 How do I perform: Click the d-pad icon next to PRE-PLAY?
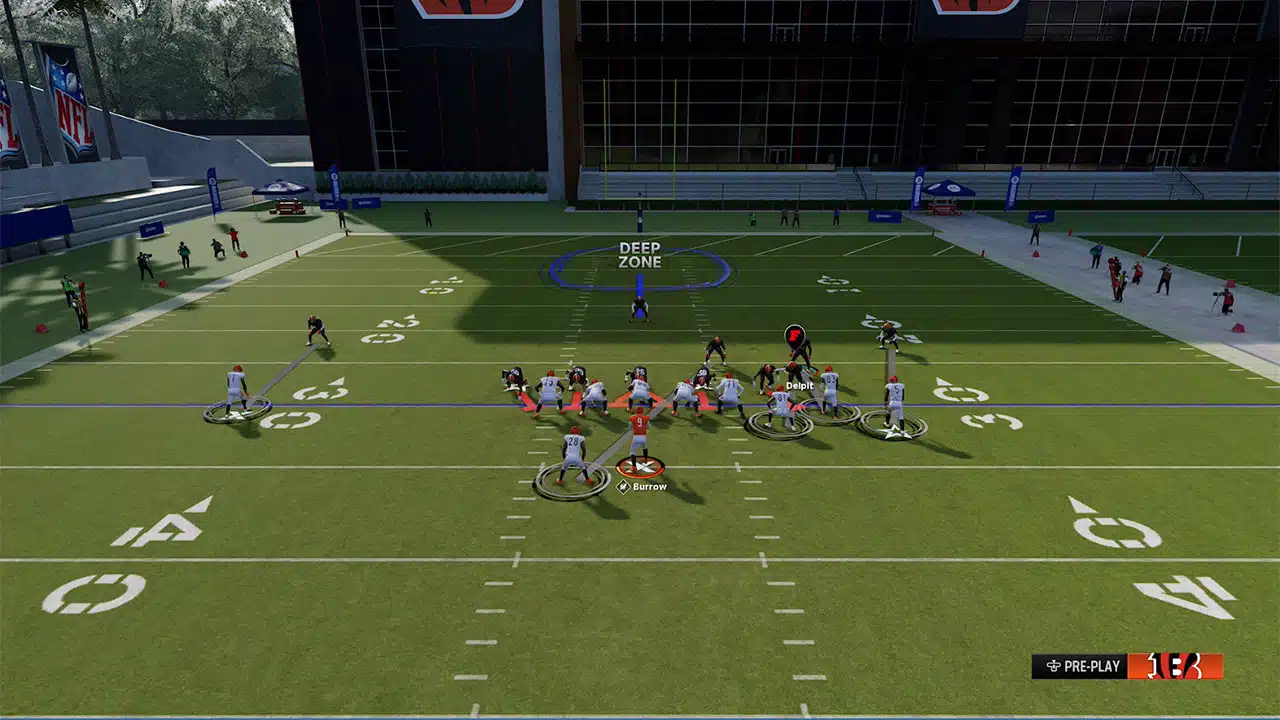point(1055,664)
